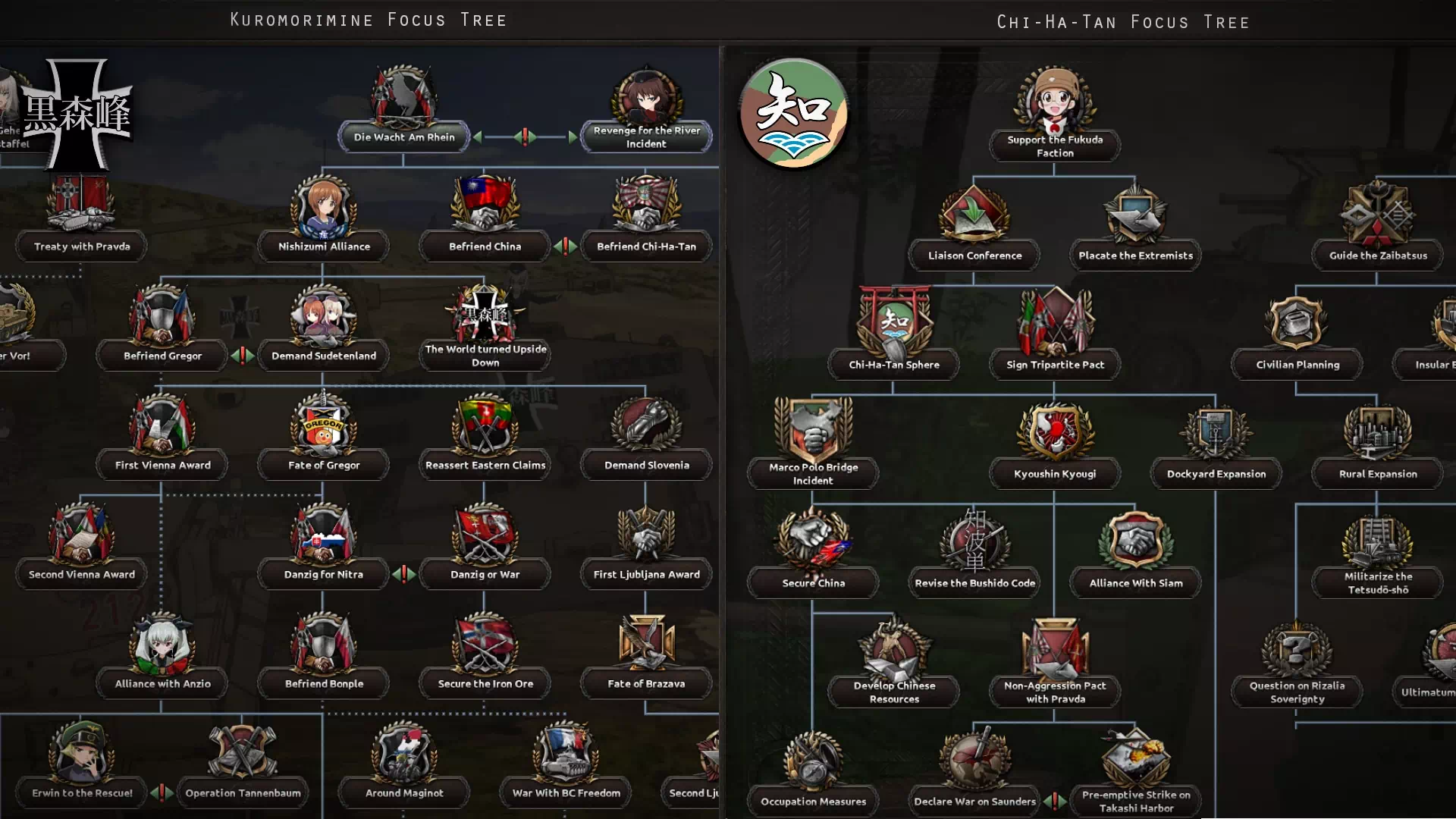Image resolution: width=1456 pixels, height=819 pixels.
Task: Select the Marco Polo Bridge Incident focus
Action: click(813, 473)
